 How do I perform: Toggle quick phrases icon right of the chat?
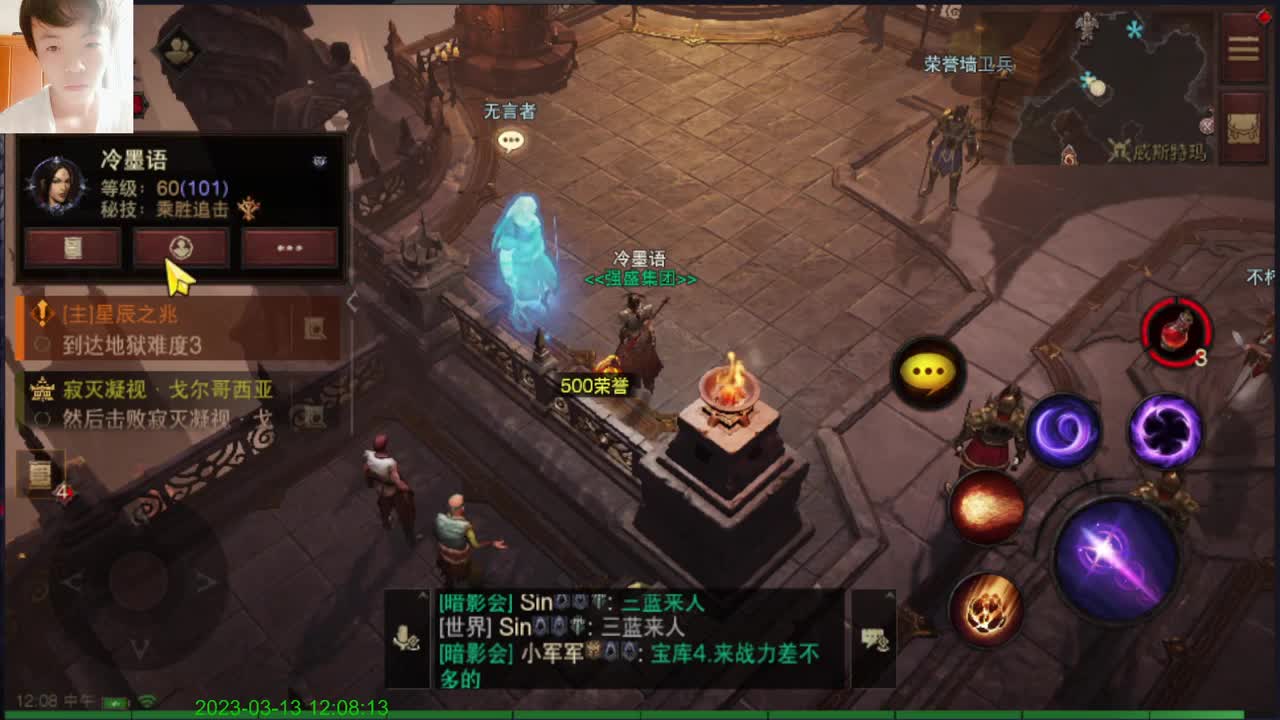(x=873, y=638)
